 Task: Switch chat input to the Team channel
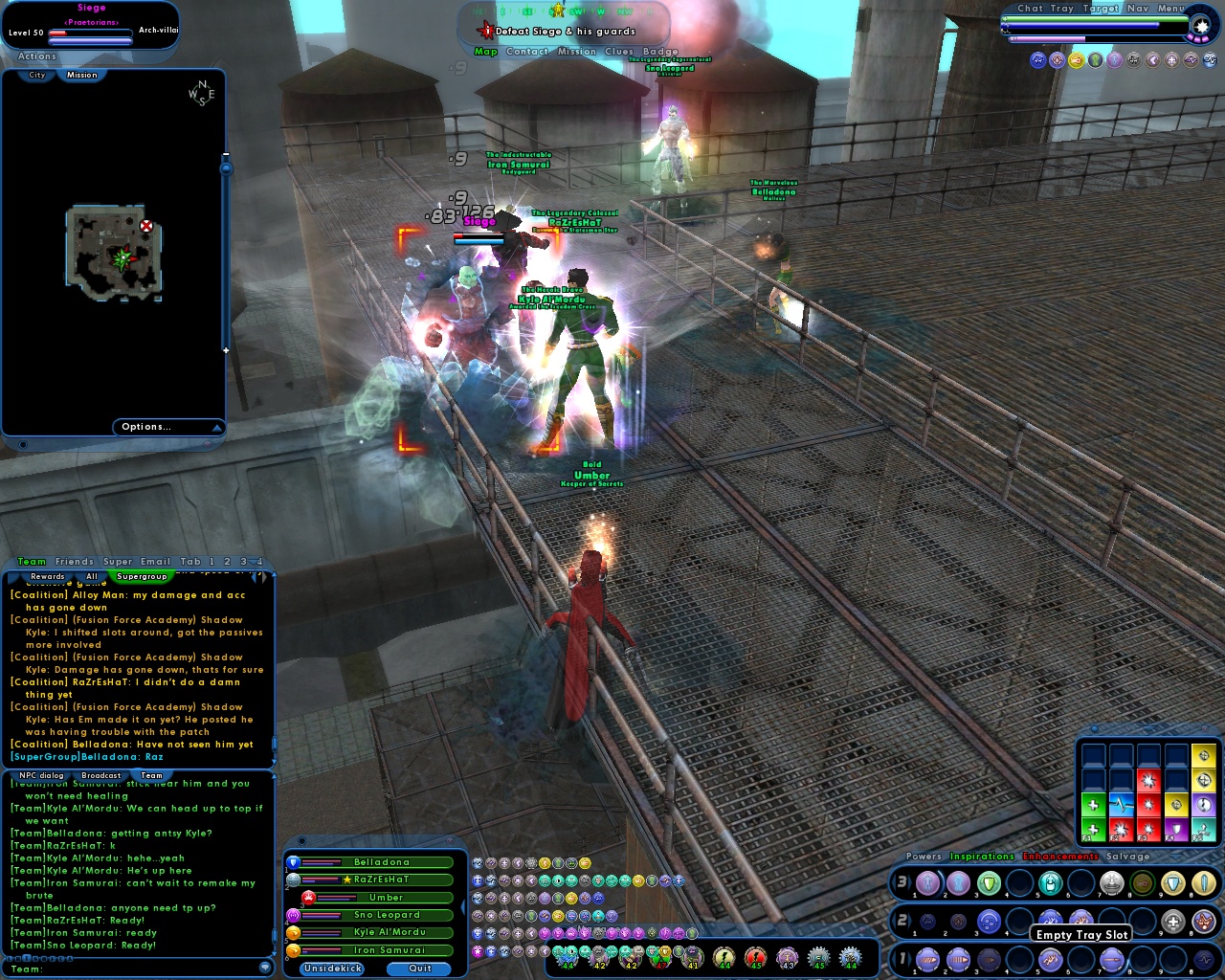pyautogui.click(x=150, y=775)
